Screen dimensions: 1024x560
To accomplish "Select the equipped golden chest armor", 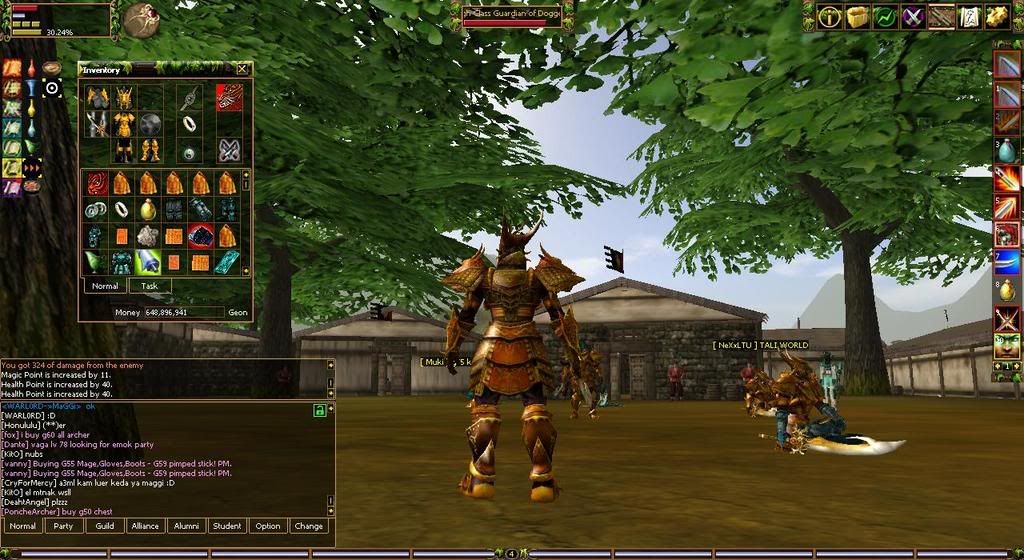I will click(x=124, y=124).
